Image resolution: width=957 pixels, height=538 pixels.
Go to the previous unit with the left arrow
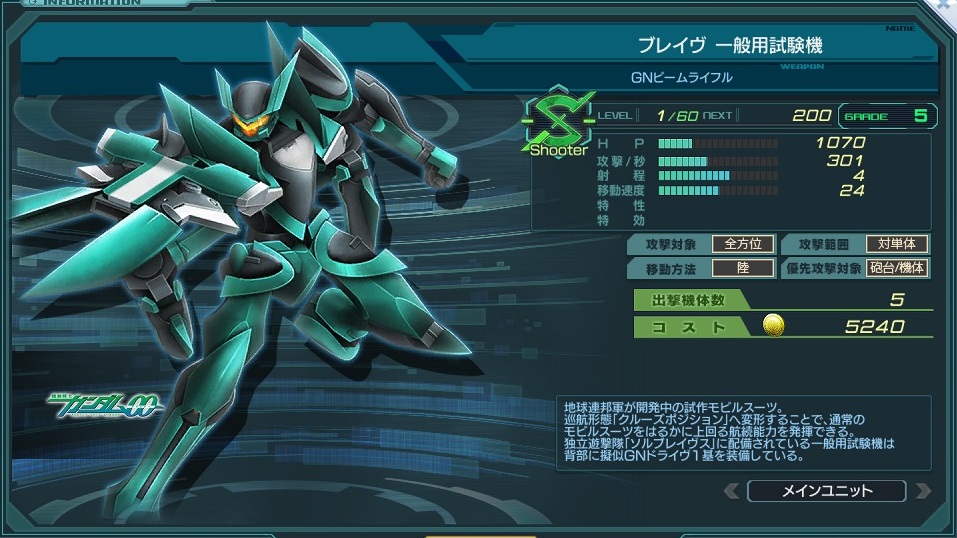[732, 491]
